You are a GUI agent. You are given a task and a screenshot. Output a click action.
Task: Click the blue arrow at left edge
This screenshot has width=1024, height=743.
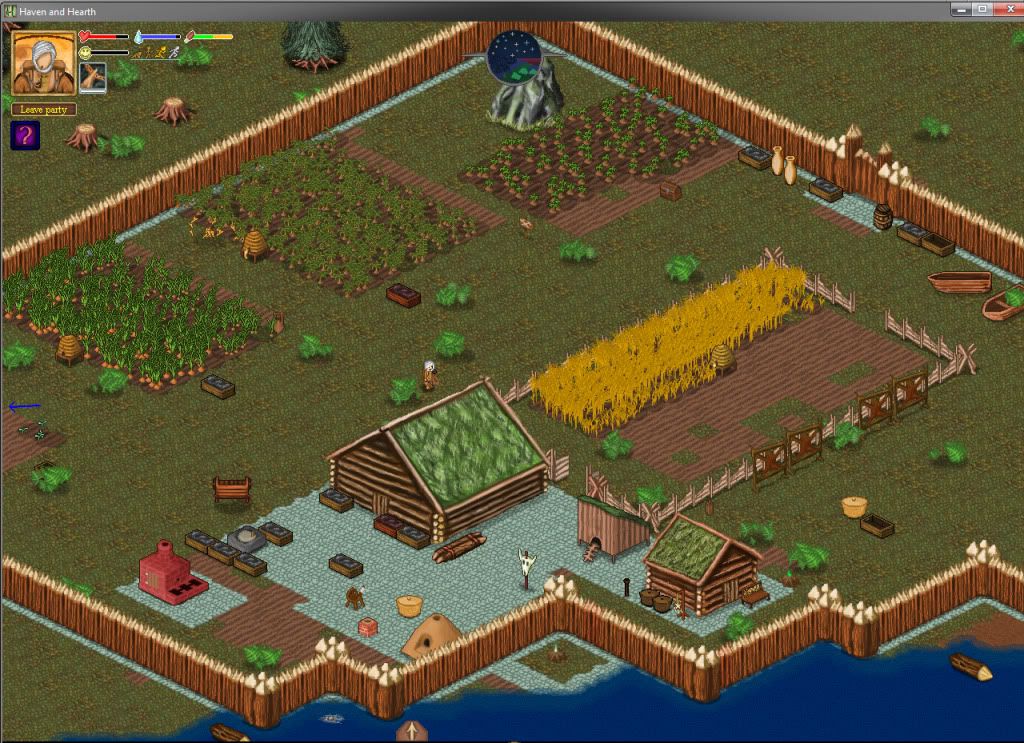24,406
